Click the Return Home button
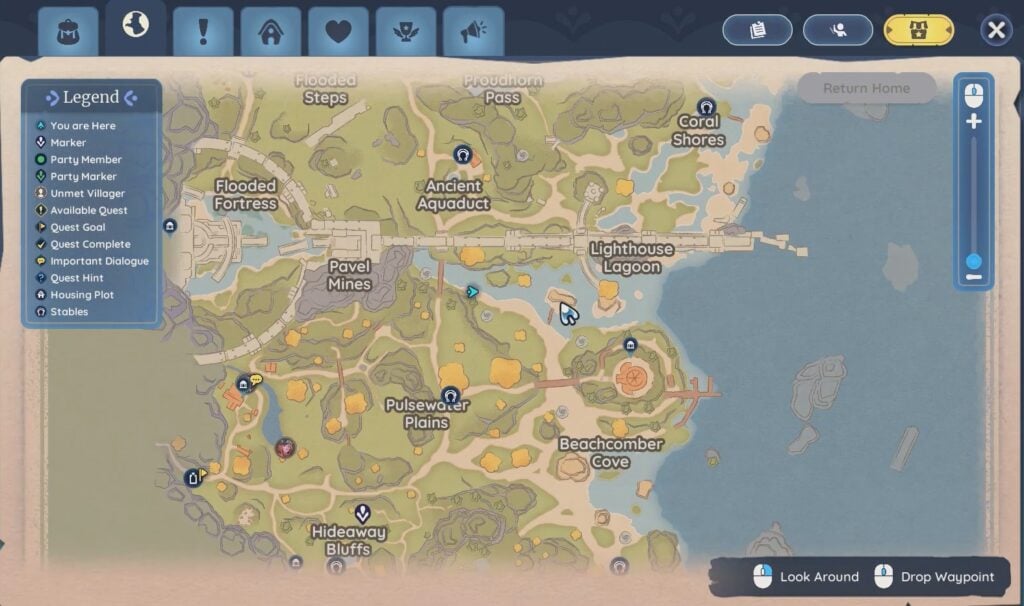The width and height of the screenshot is (1024, 606). [x=866, y=88]
